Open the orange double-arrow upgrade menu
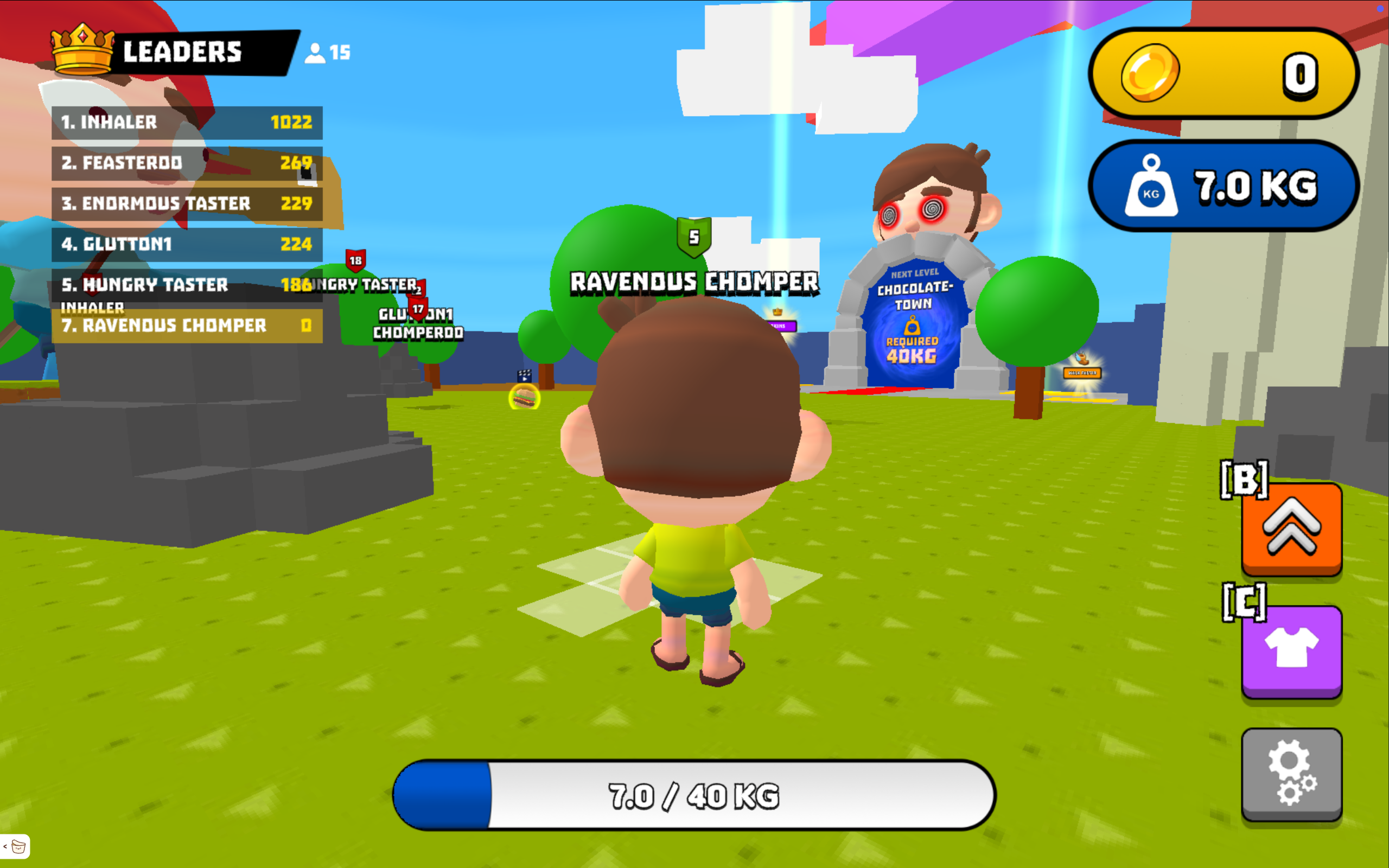 [x=1291, y=528]
